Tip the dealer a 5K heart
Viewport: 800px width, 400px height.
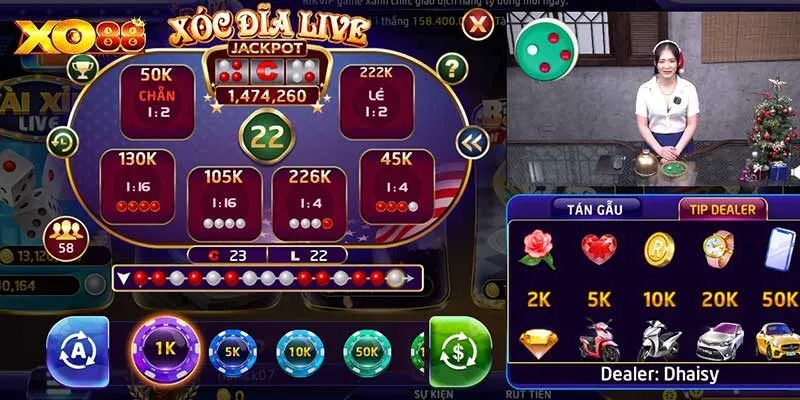point(599,249)
